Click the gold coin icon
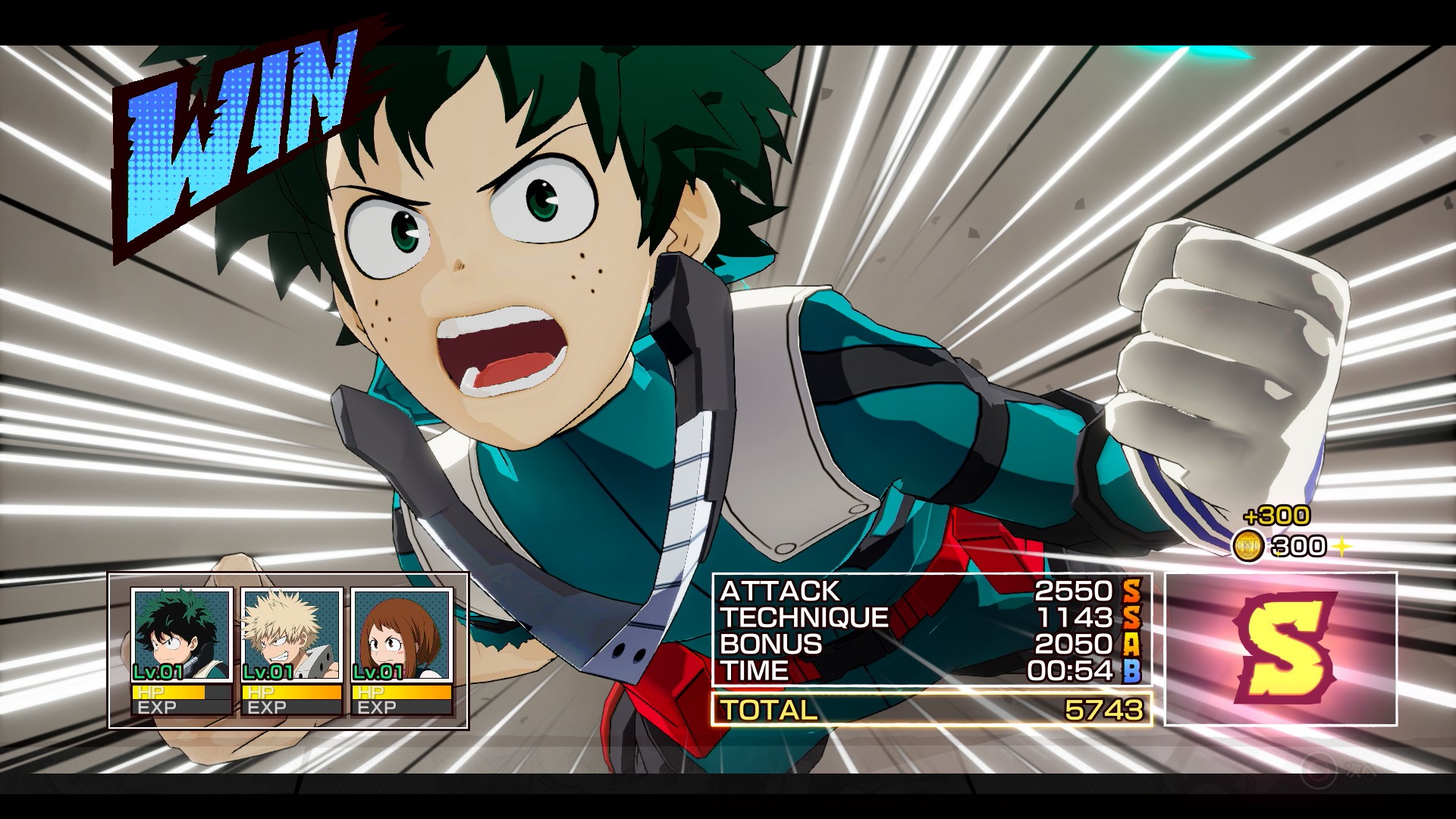 [x=1247, y=546]
